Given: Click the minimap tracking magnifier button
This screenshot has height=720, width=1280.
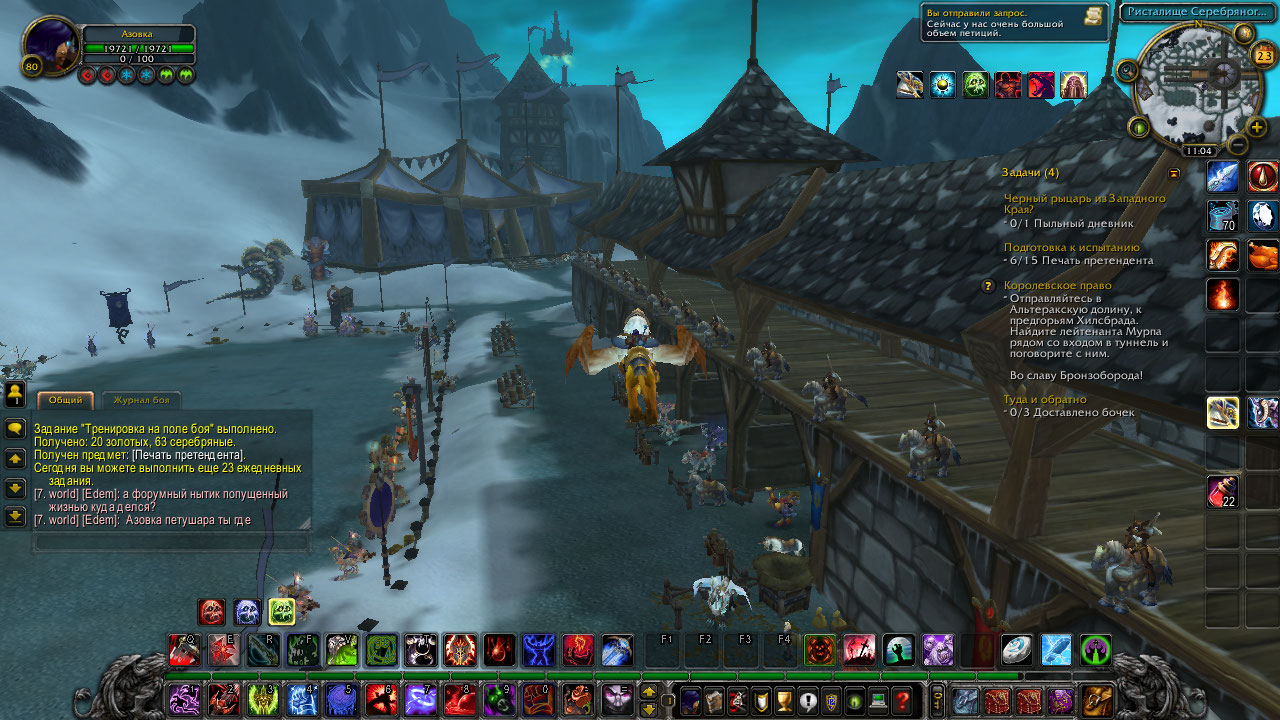Looking at the screenshot, I should pos(1128,70).
